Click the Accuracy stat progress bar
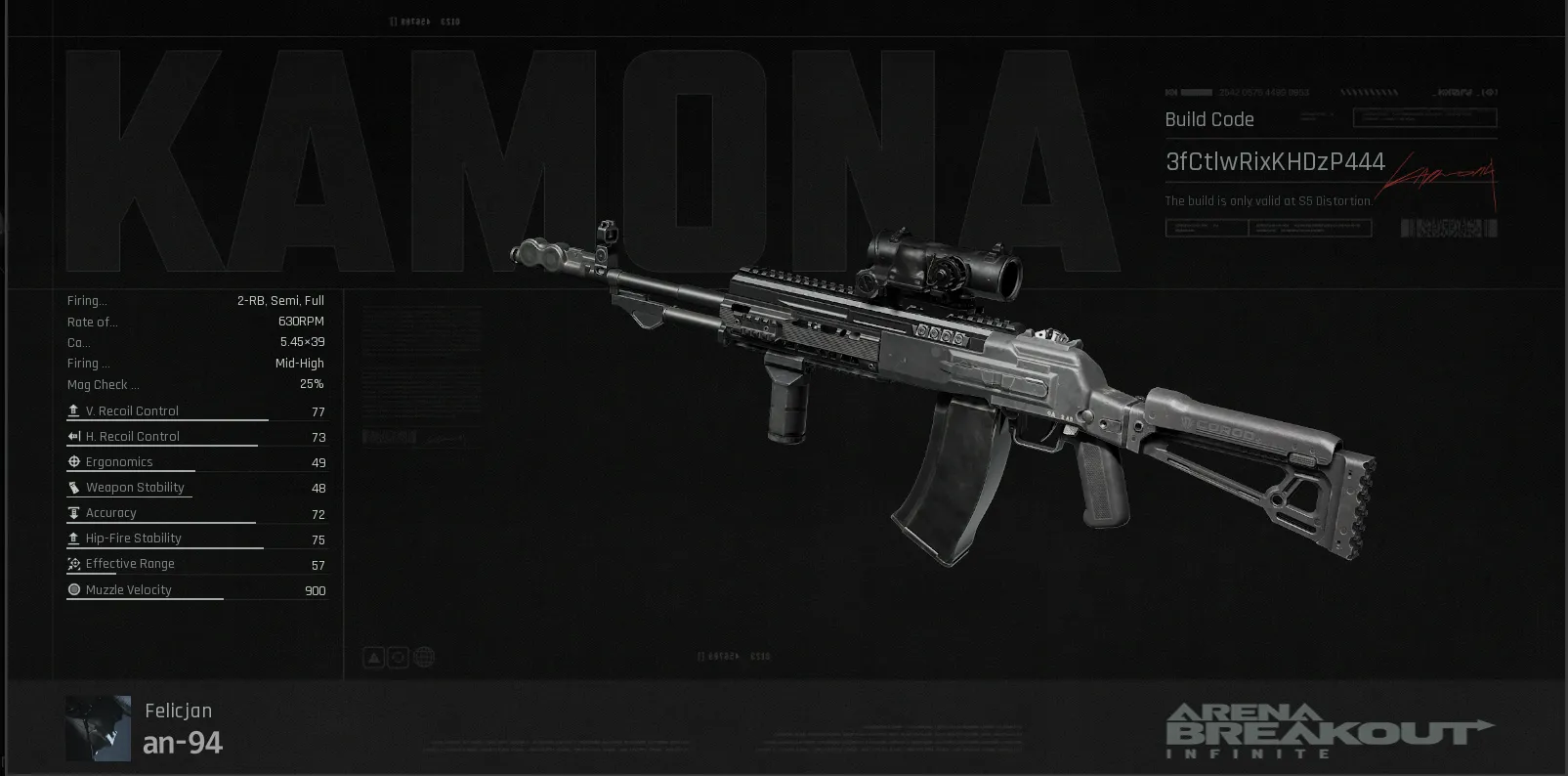Viewport: 1568px width, 776px height. point(161,522)
